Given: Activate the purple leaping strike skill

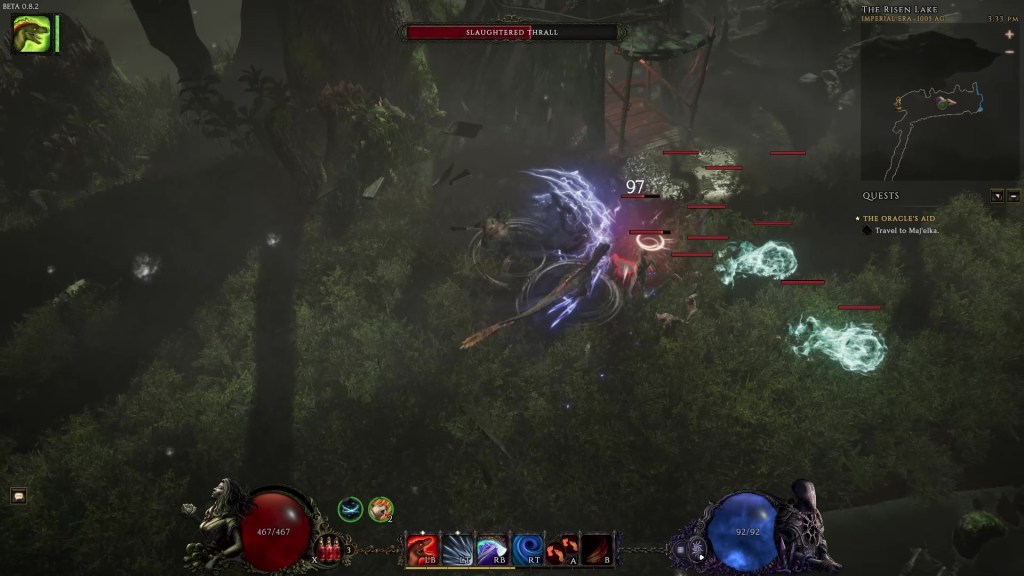Looking at the screenshot, I should point(492,549).
